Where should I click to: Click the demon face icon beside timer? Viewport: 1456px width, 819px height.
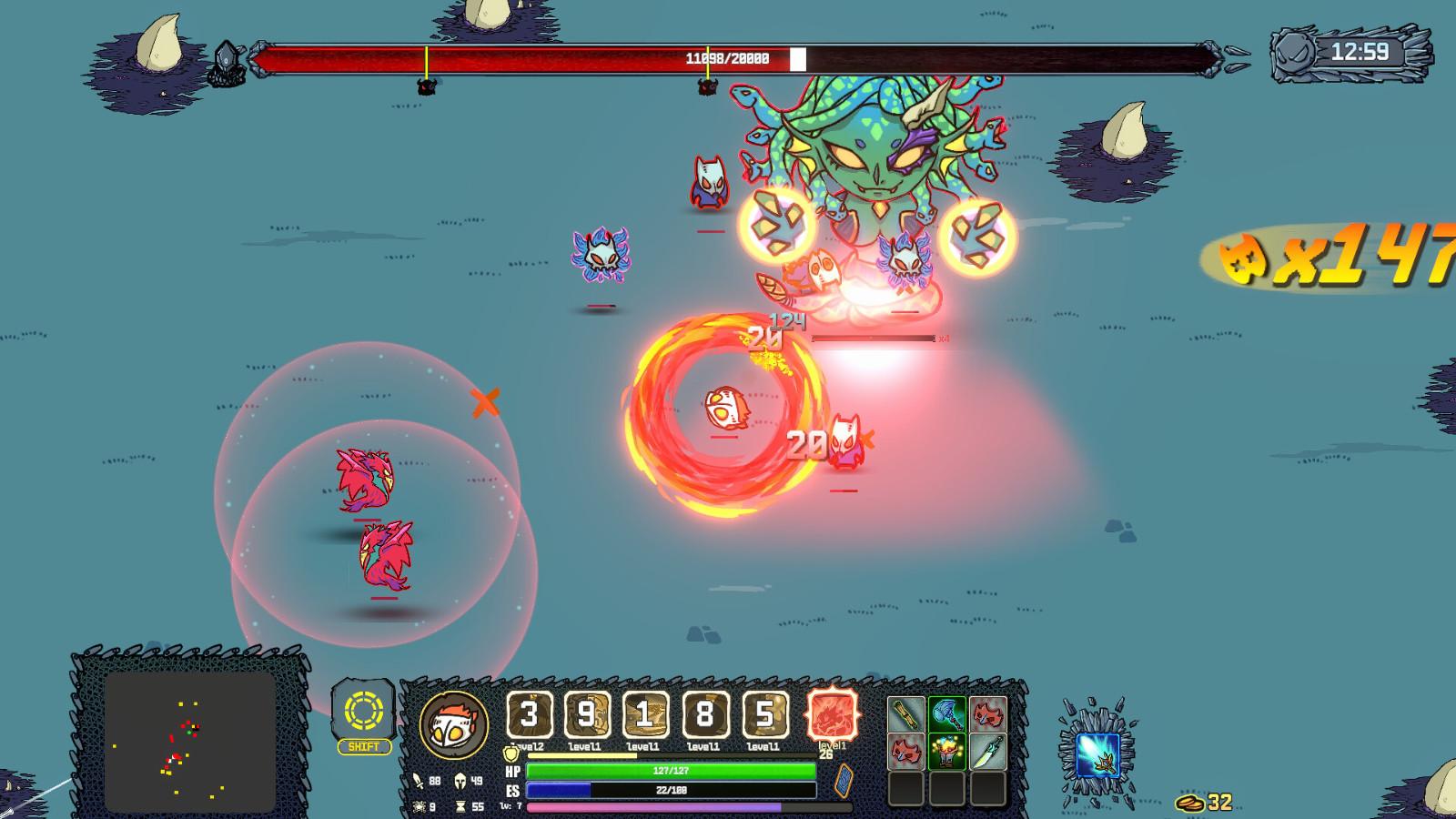[x=1293, y=52]
